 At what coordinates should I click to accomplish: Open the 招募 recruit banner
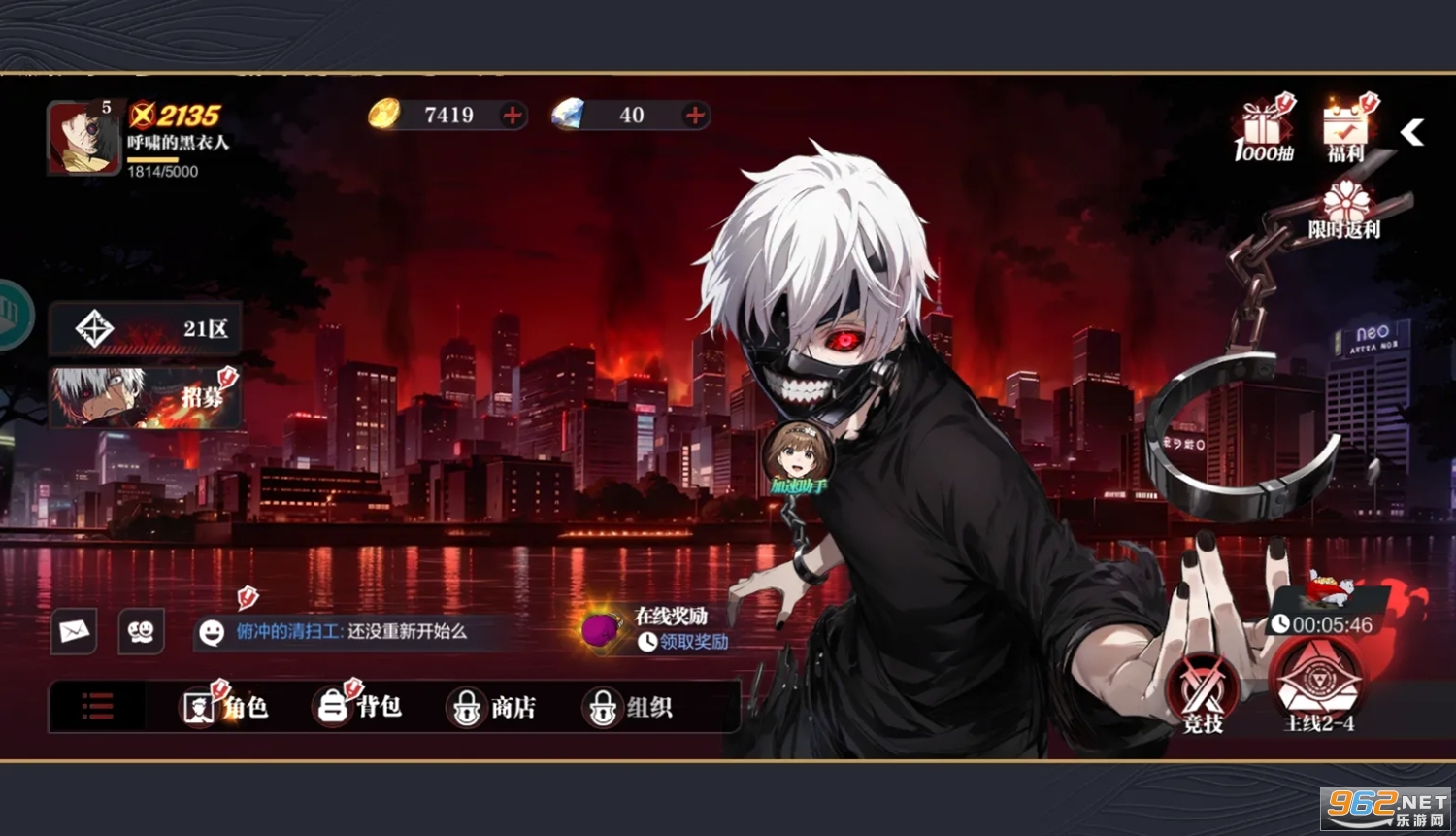point(146,397)
